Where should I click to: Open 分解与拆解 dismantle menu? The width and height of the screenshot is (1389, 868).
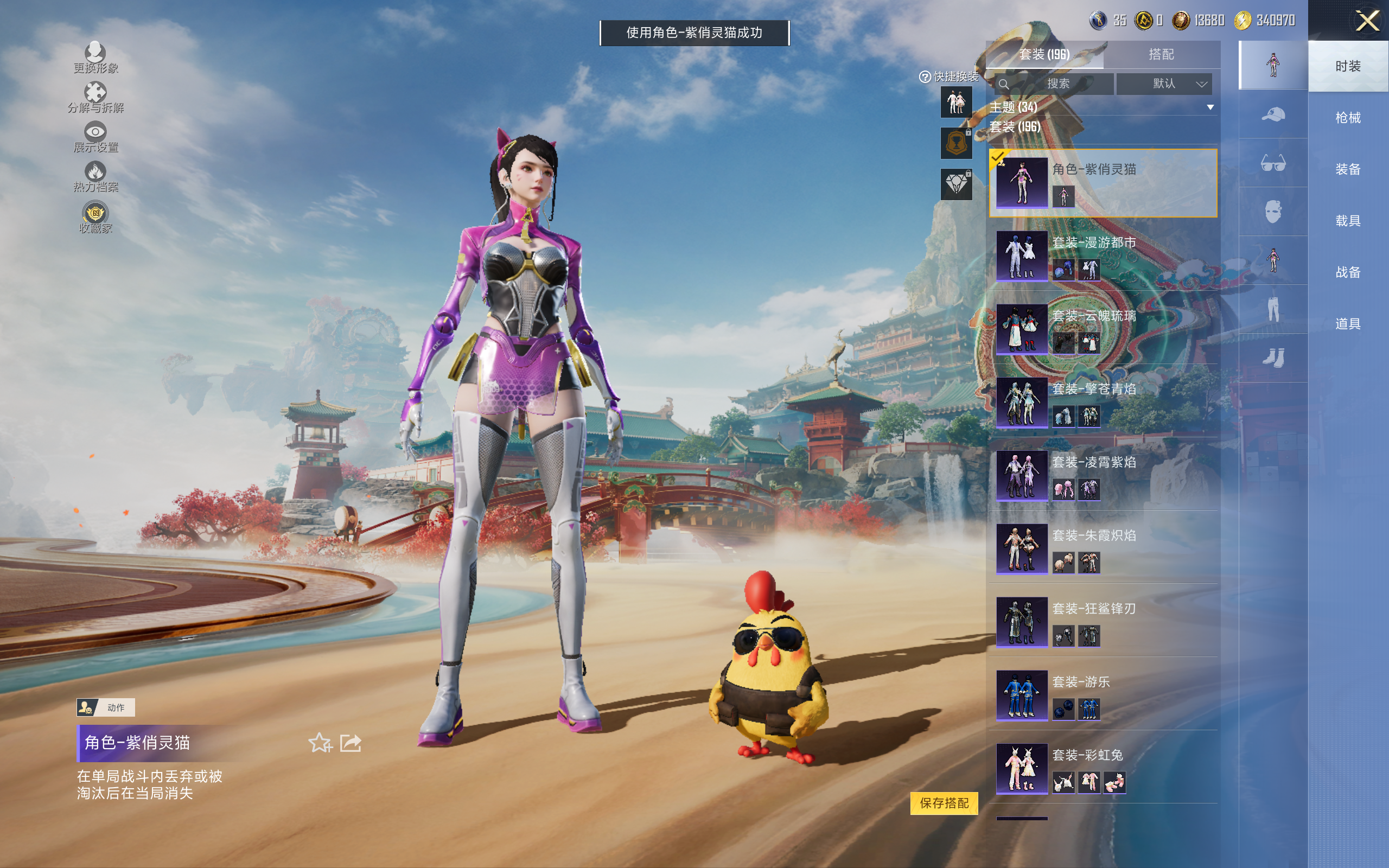click(95, 98)
